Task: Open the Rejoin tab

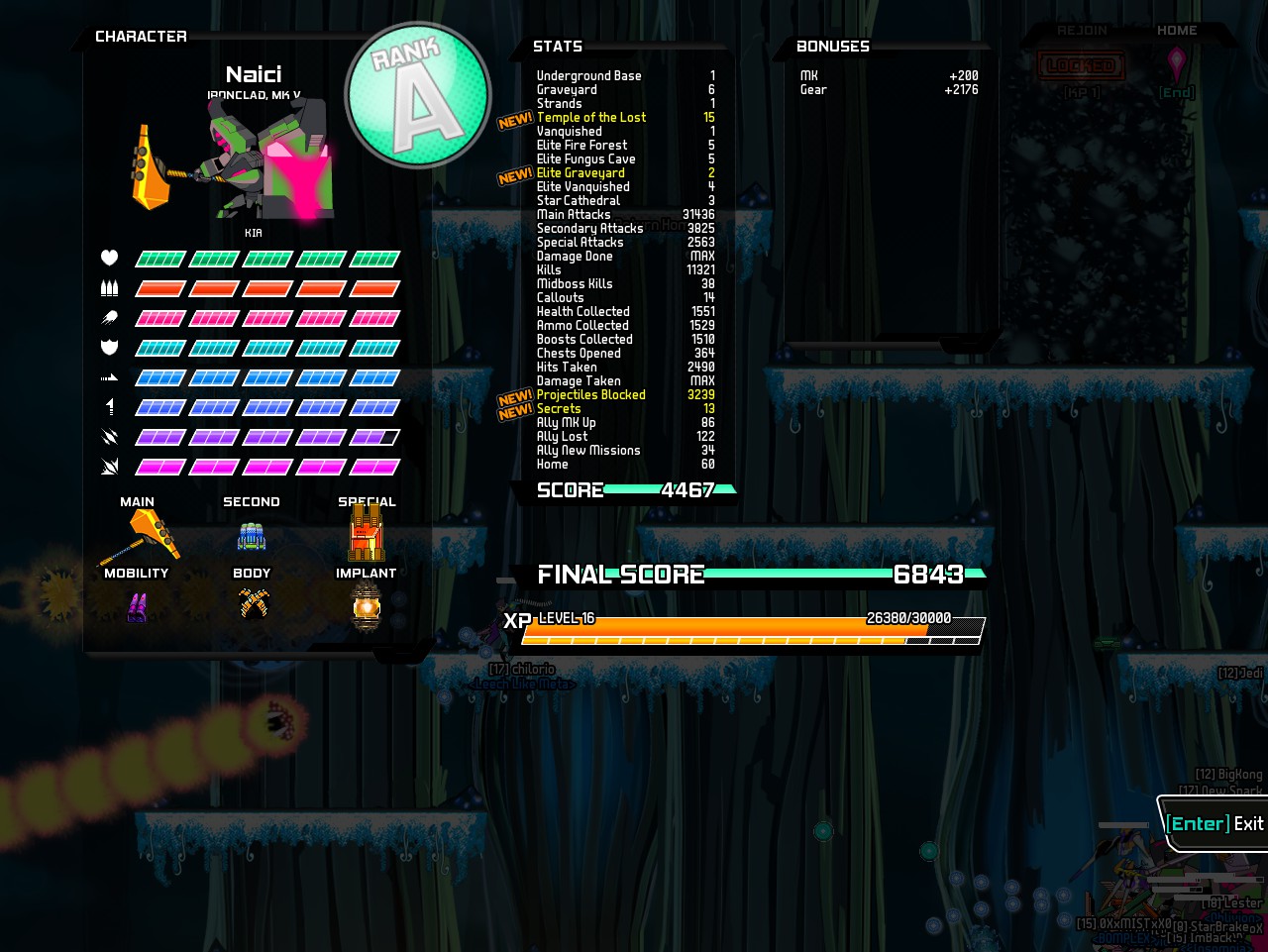Action: click(1083, 30)
